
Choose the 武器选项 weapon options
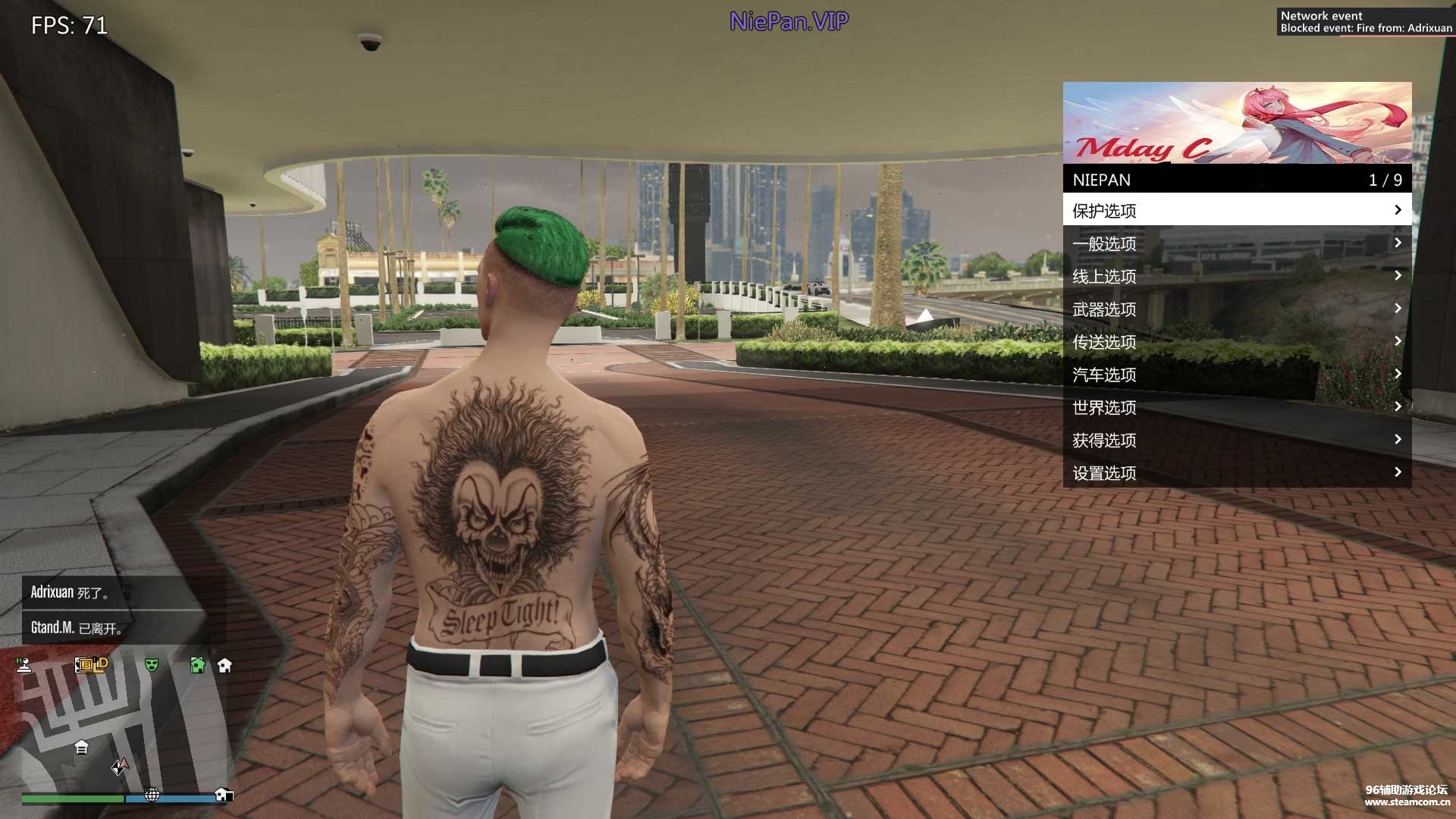click(x=1236, y=309)
